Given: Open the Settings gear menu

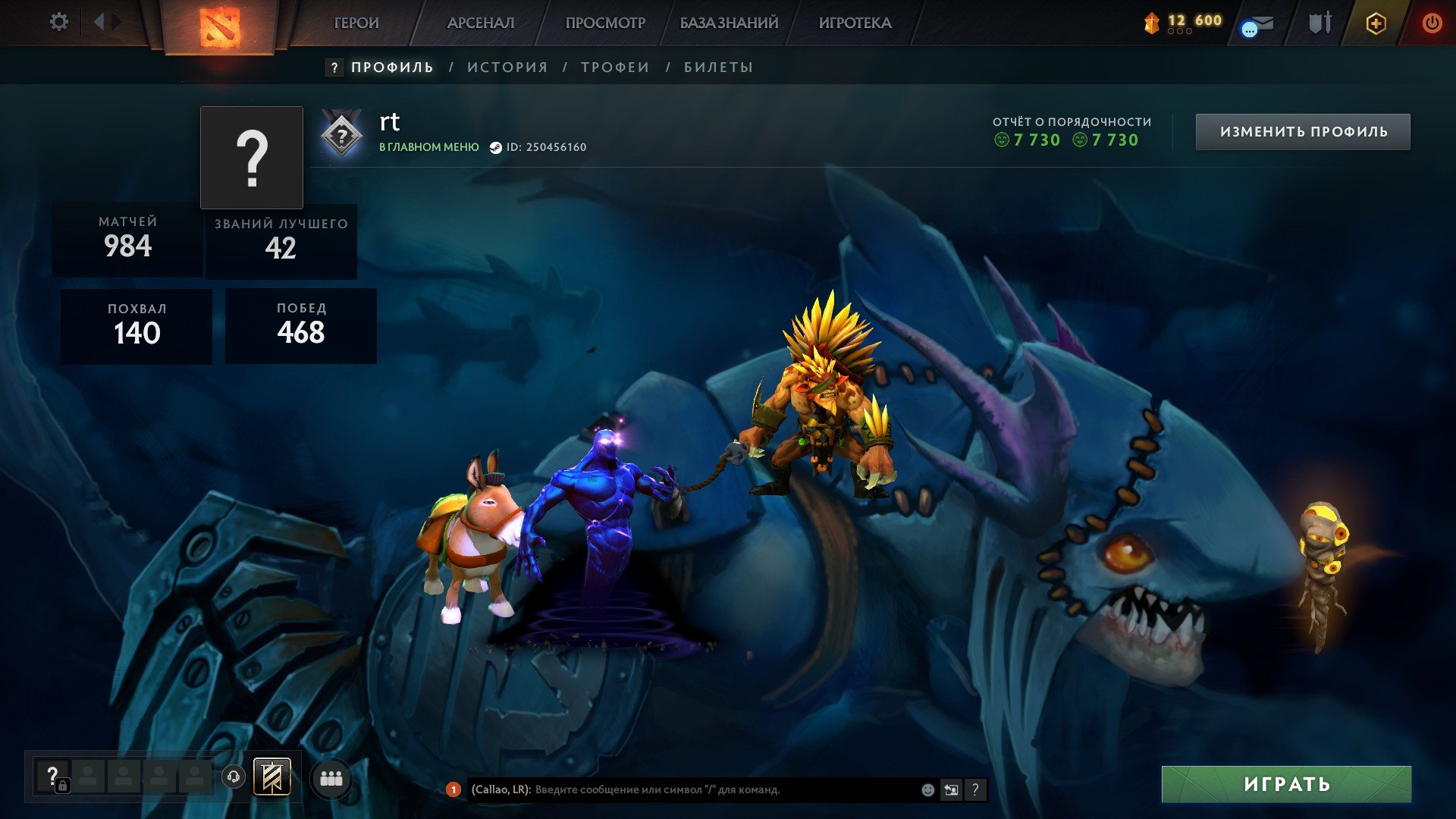Looking at the screenshot, I should (59, 22).
